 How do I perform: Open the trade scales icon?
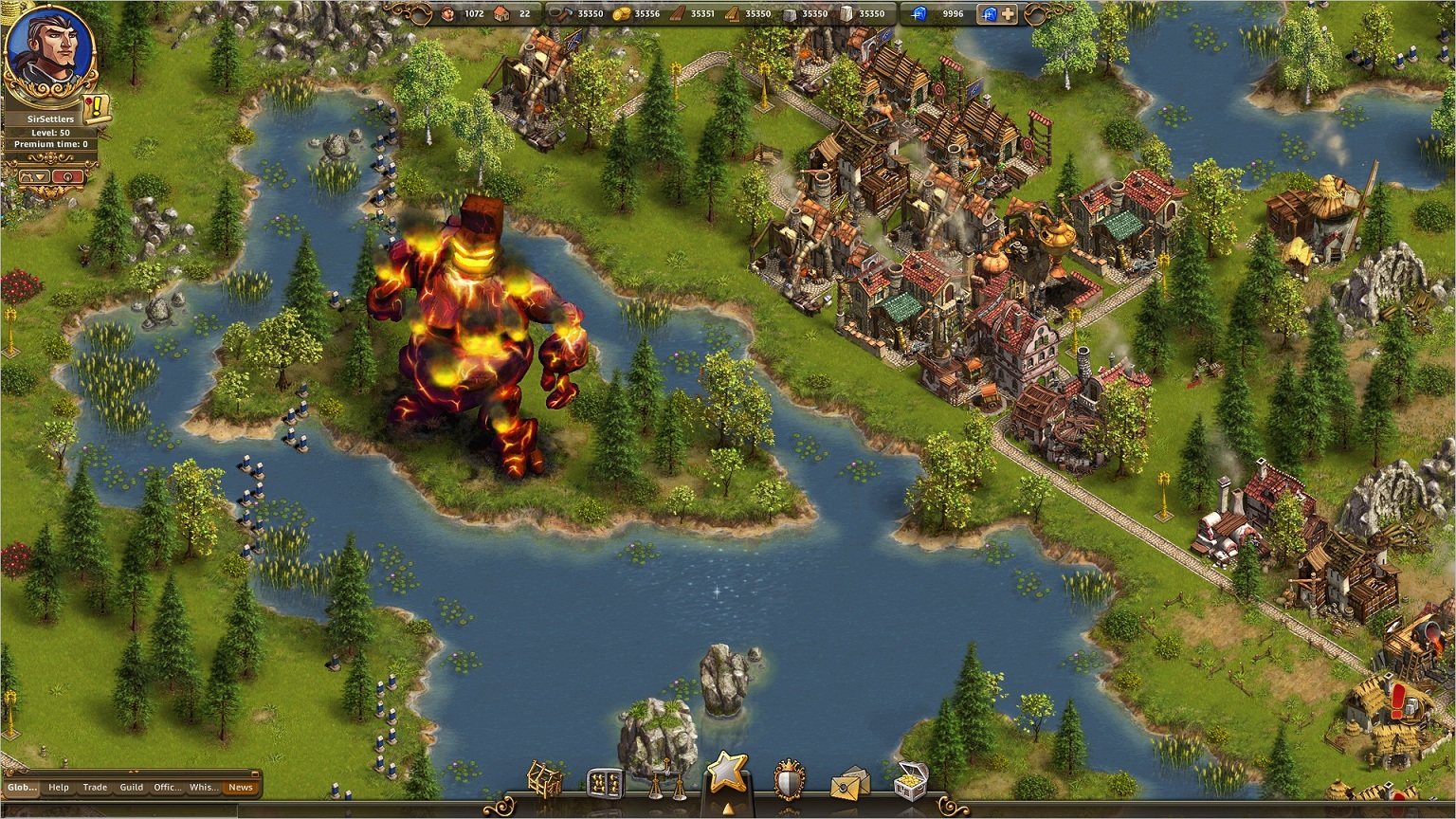point(666,781)
